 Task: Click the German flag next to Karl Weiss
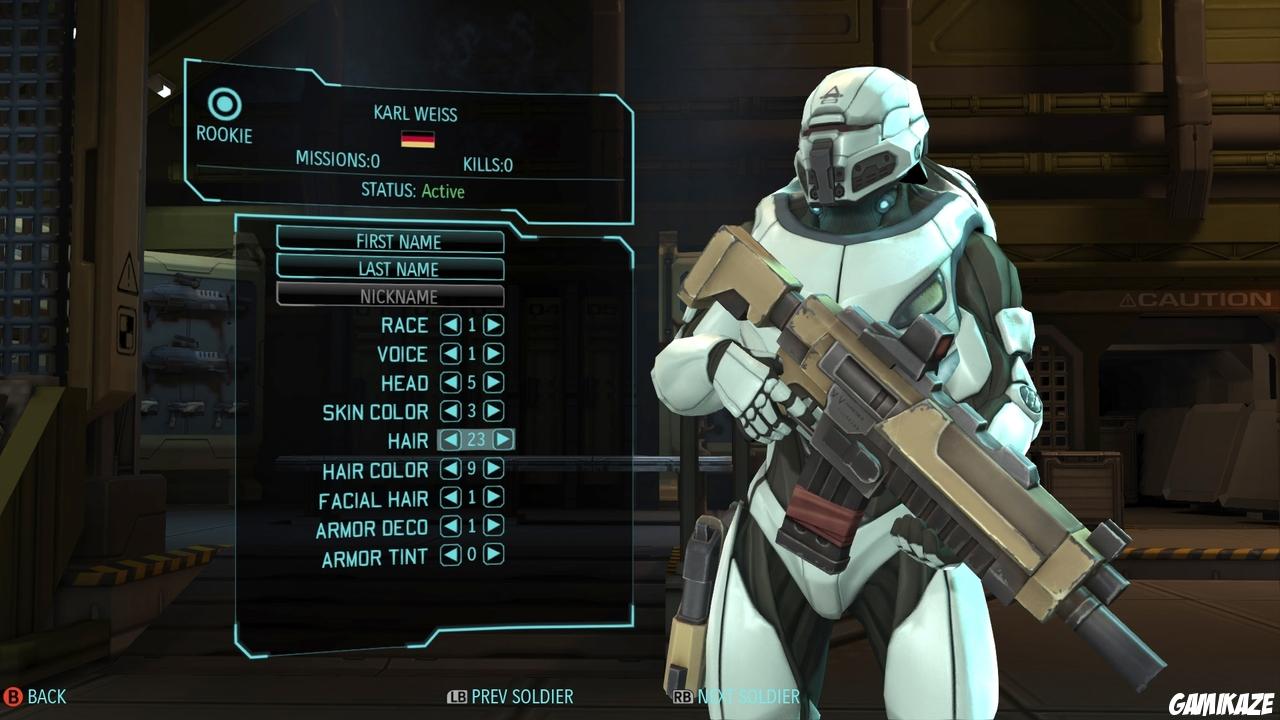coord(420,141)
